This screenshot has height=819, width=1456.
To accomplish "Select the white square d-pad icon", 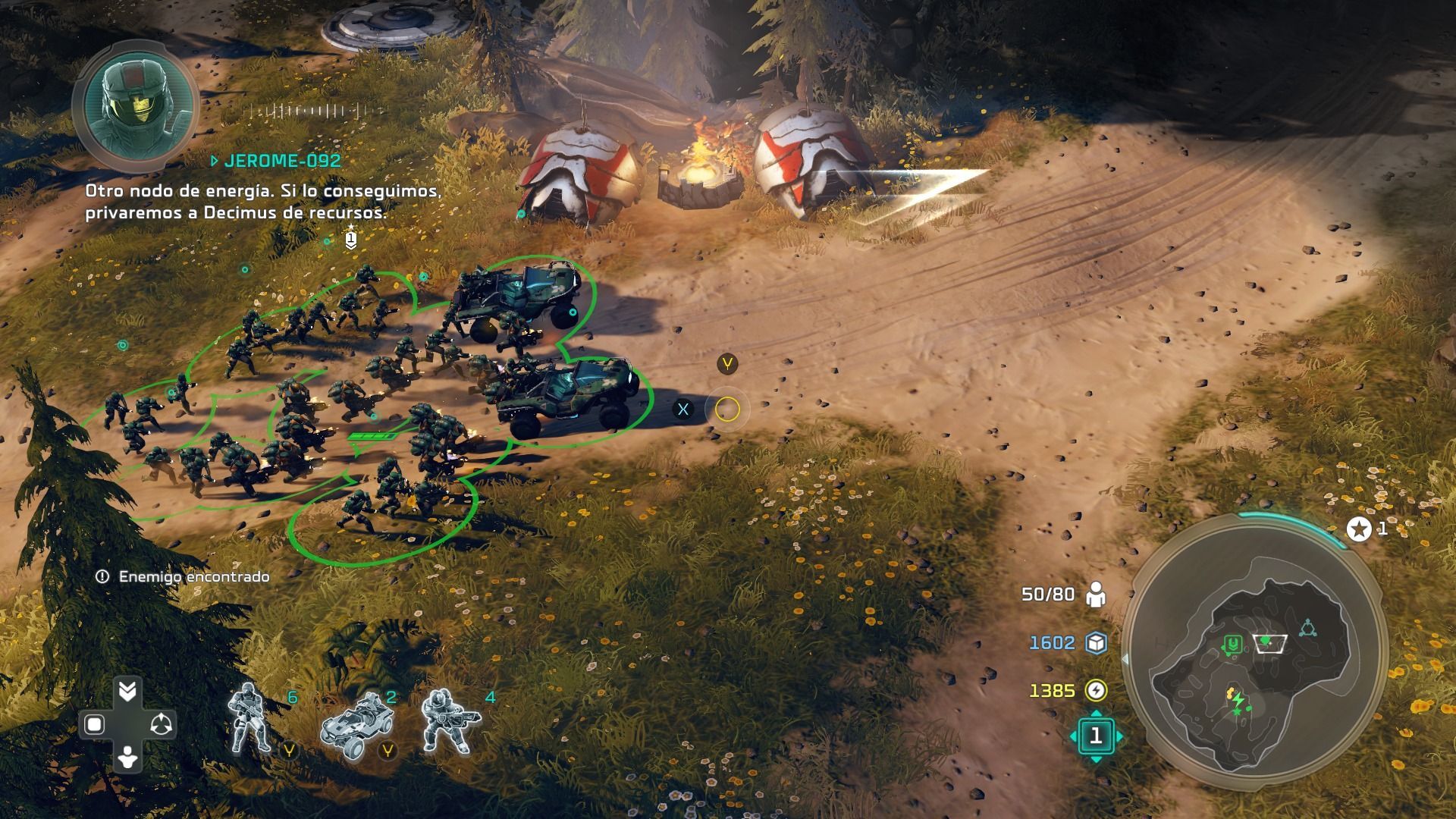I will point(94,725).
